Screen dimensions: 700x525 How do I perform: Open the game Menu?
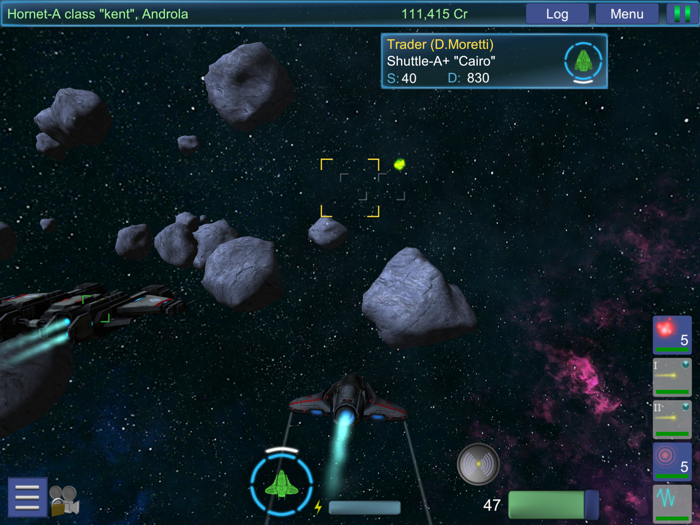[x=627, y=14]
